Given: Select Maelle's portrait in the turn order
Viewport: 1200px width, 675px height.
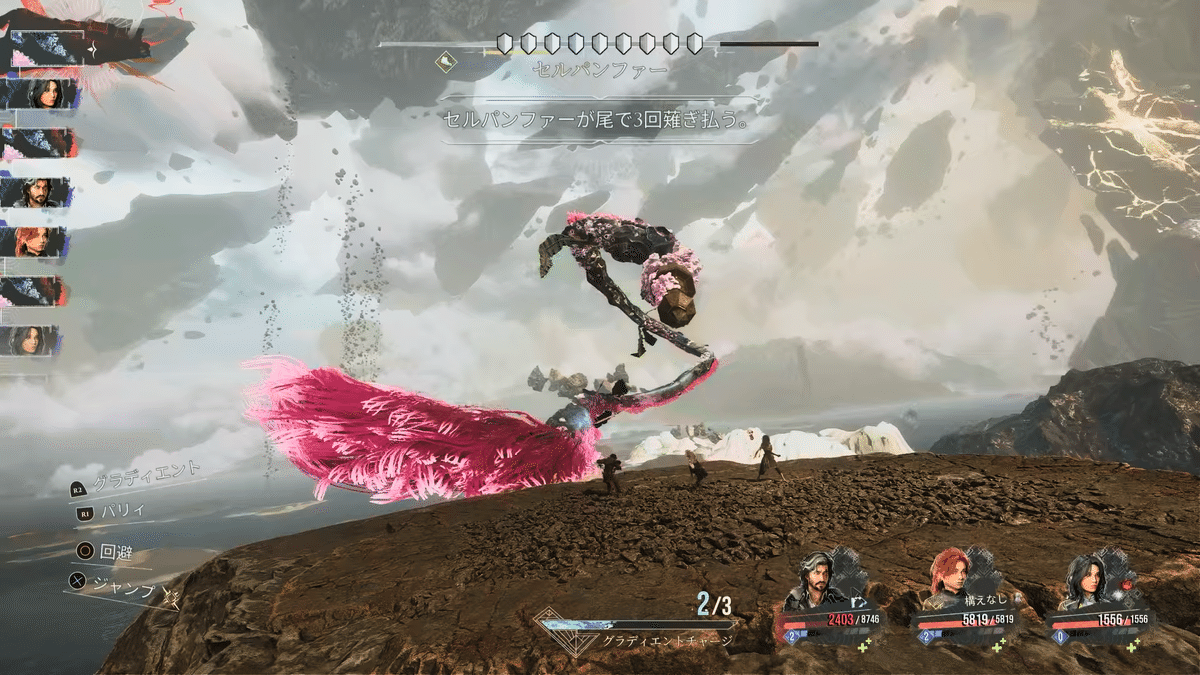Looking at the screenshot, I should click(x=38, y=242).
